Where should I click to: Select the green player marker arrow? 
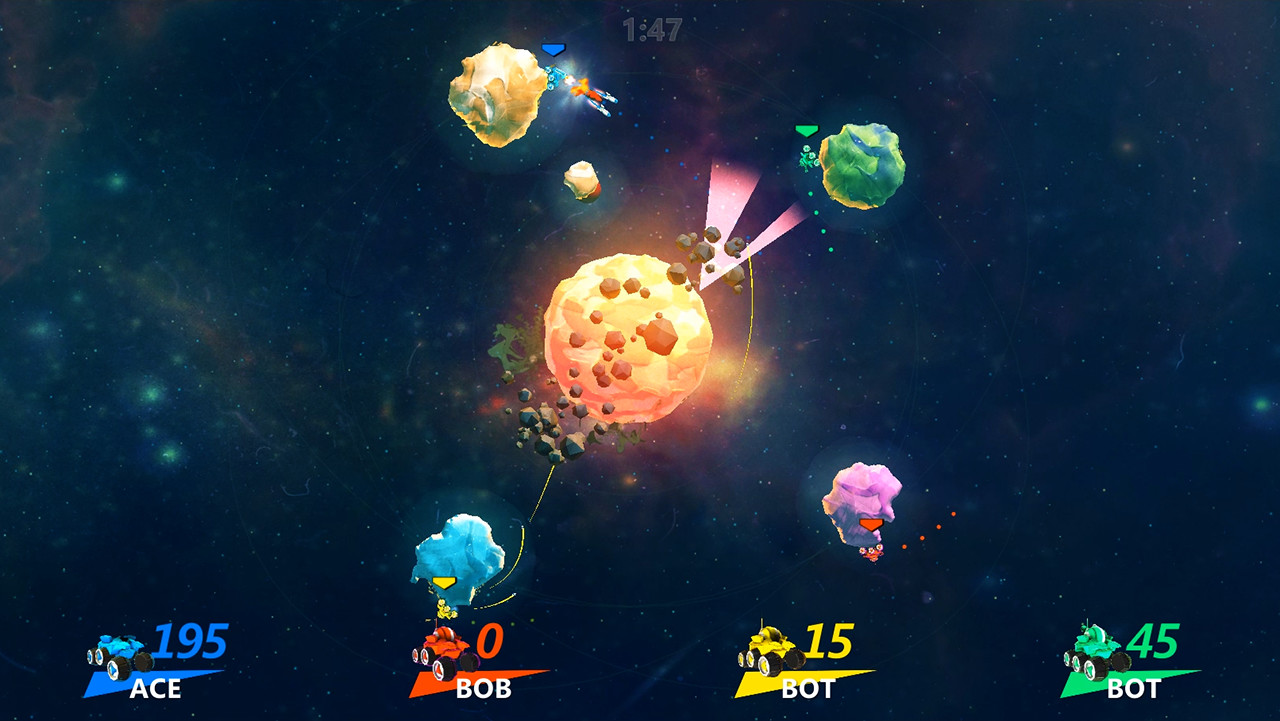tap(806, 130)
